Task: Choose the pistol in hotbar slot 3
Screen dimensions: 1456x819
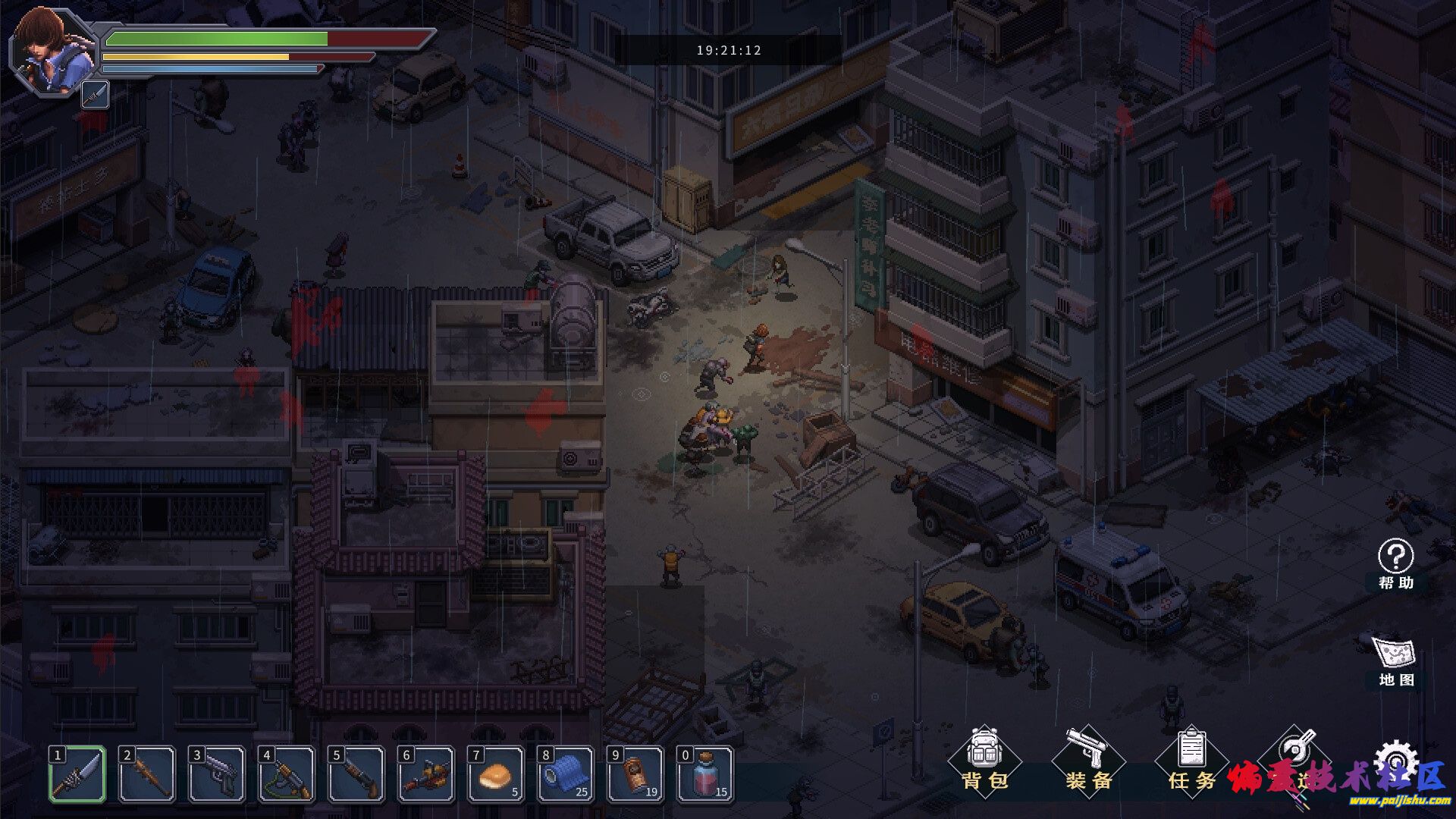Action: tap(218, 774)
